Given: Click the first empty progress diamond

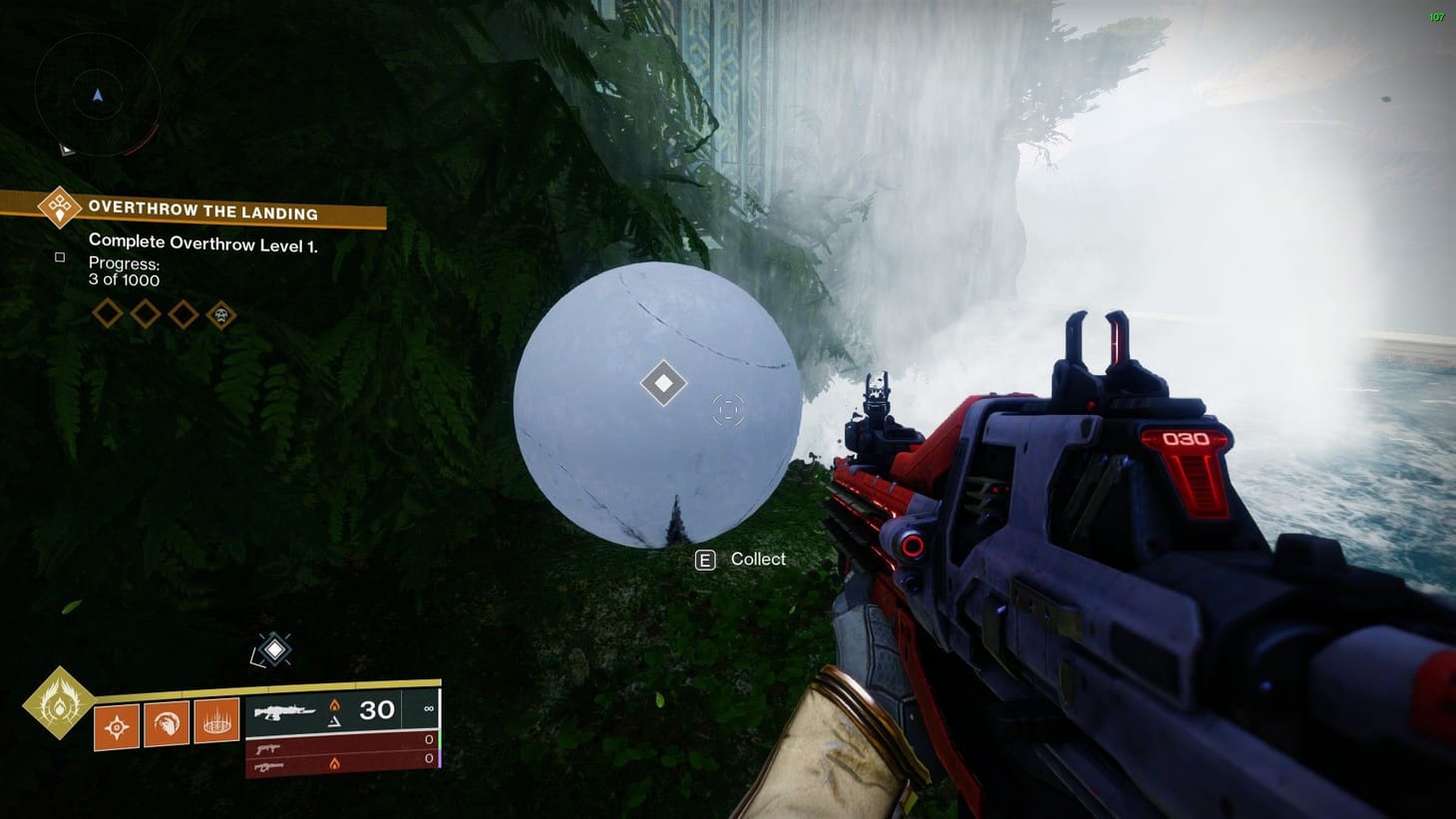Looking at the screenshot, I should click(108, 313).
